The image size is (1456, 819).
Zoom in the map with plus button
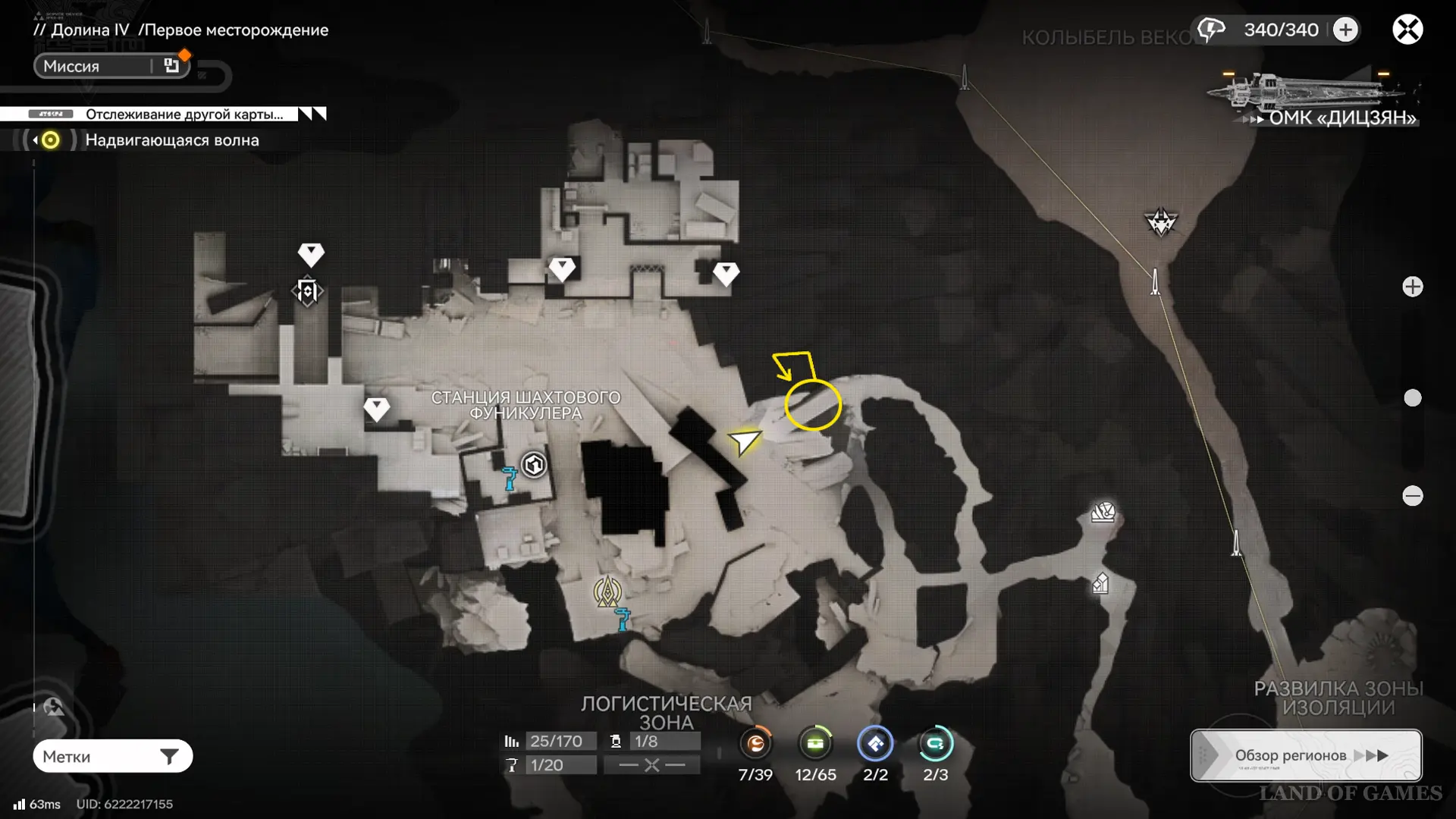pyautogui.click(x=1412, y=287)
